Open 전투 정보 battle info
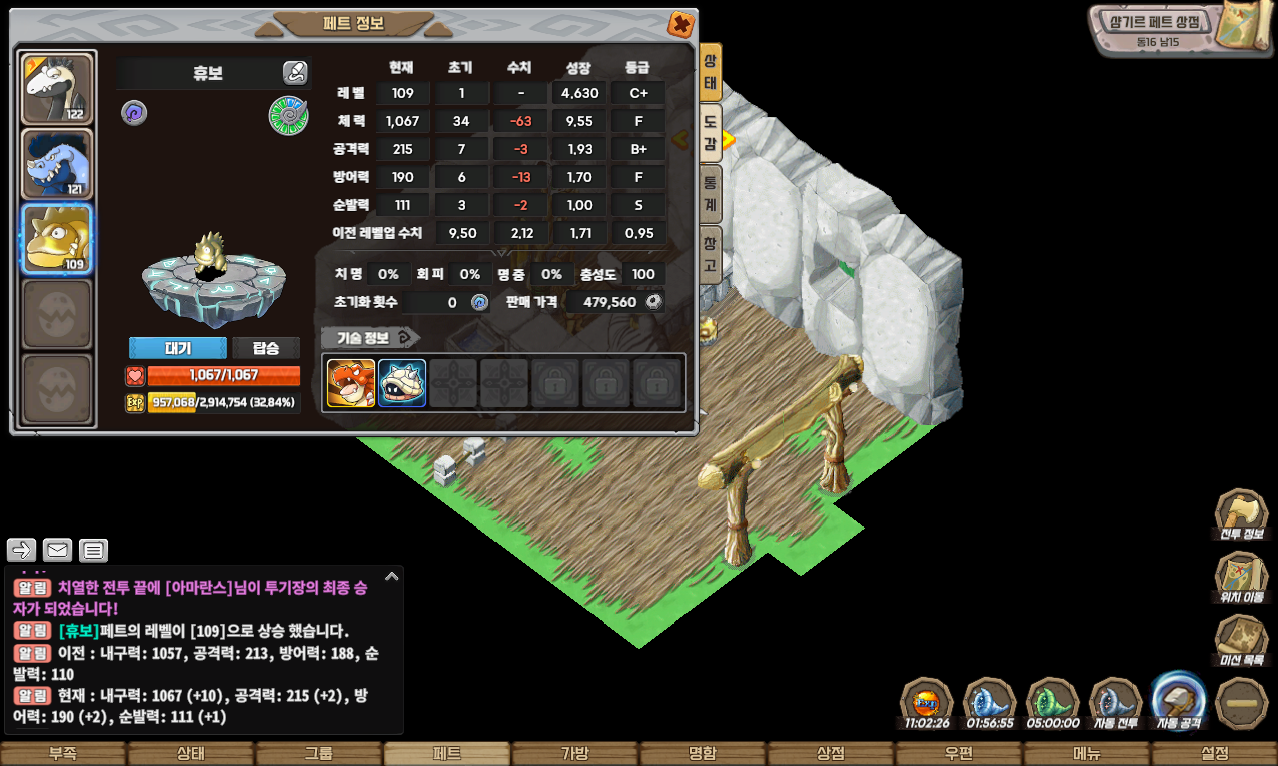The height and width of the screenshot is (766, 1278). tap(1241, 517)
